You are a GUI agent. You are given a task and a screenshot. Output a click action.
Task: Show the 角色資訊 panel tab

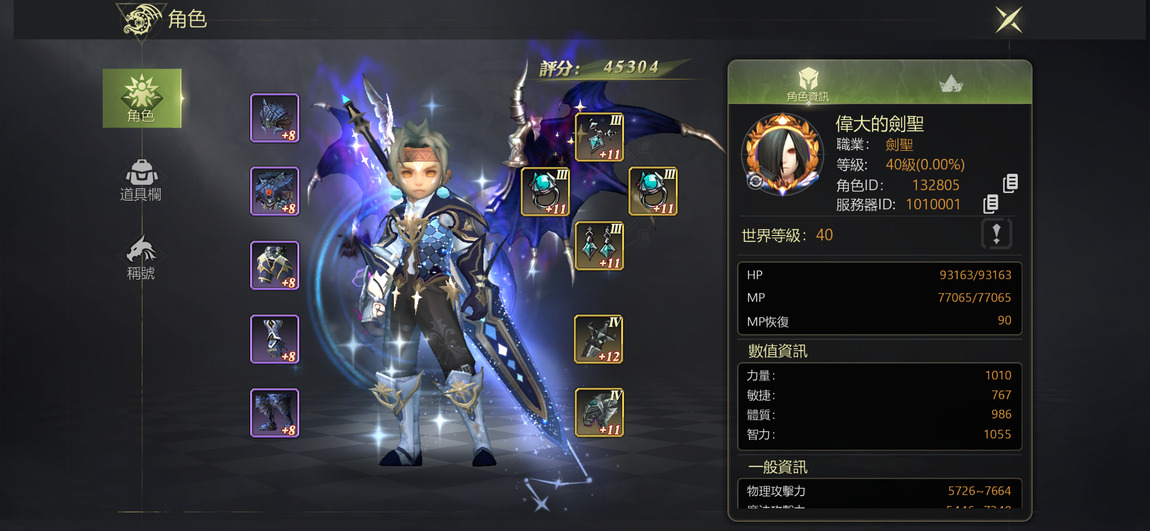tap(807, 84)
